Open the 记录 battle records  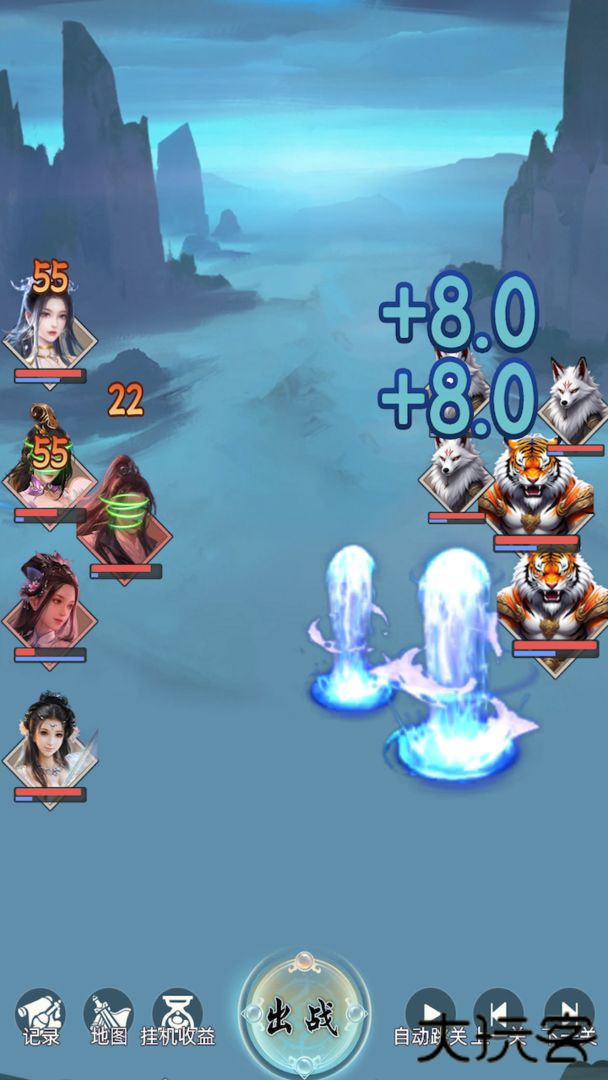point(41,1014)
